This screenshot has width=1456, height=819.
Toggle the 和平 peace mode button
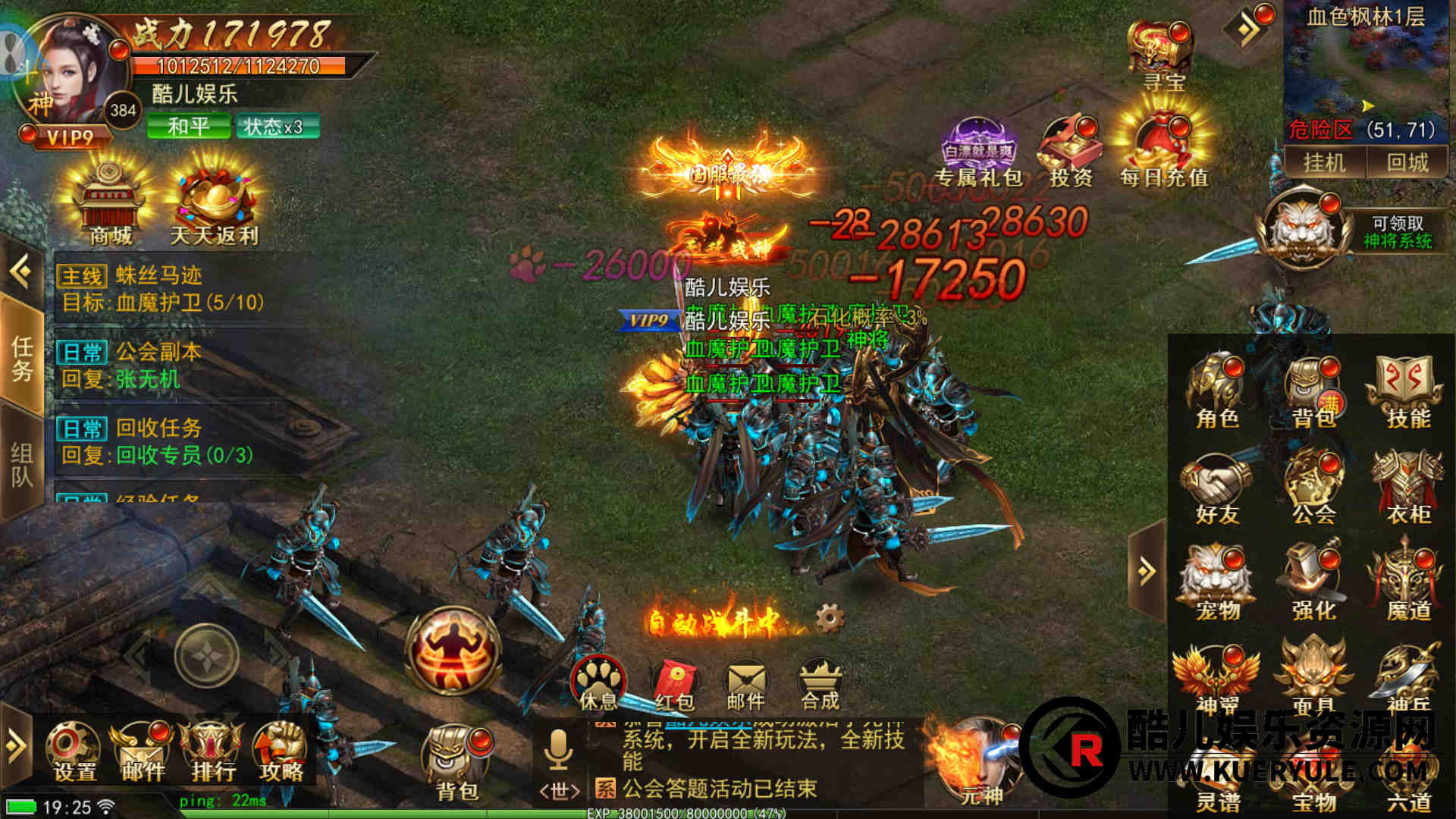click(188, 126)
